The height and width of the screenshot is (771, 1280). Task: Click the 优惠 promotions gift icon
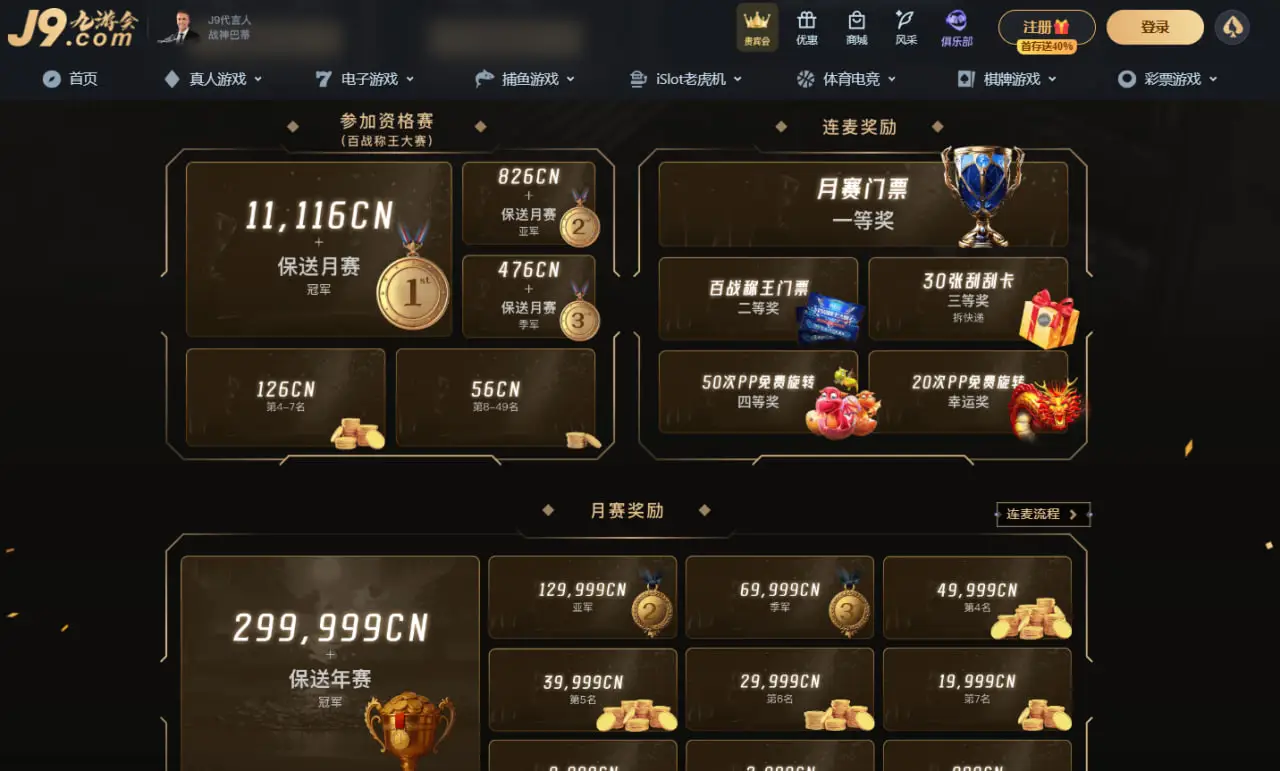pos(807,27)
